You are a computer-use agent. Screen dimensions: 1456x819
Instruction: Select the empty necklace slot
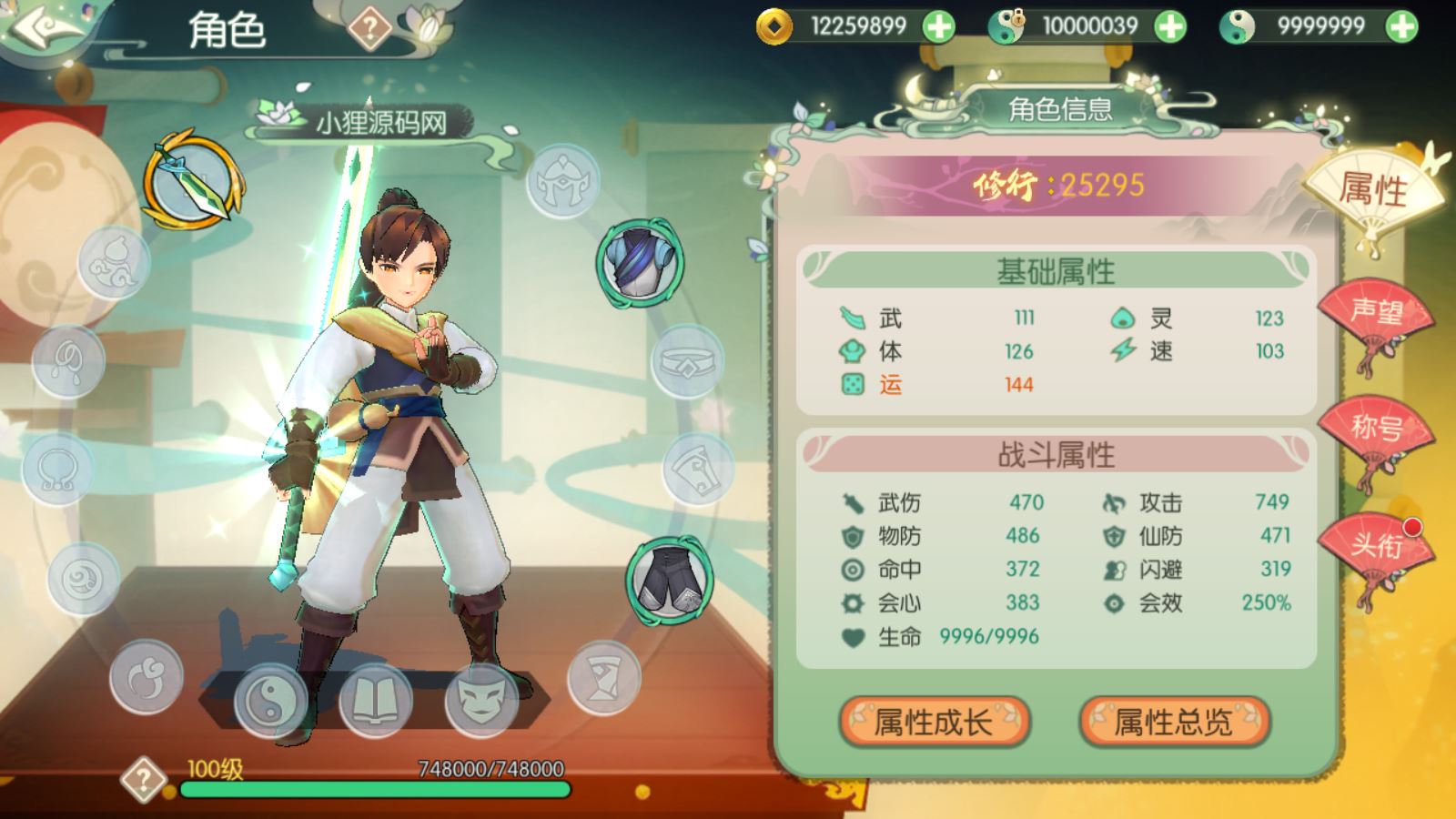coord(58,470)
